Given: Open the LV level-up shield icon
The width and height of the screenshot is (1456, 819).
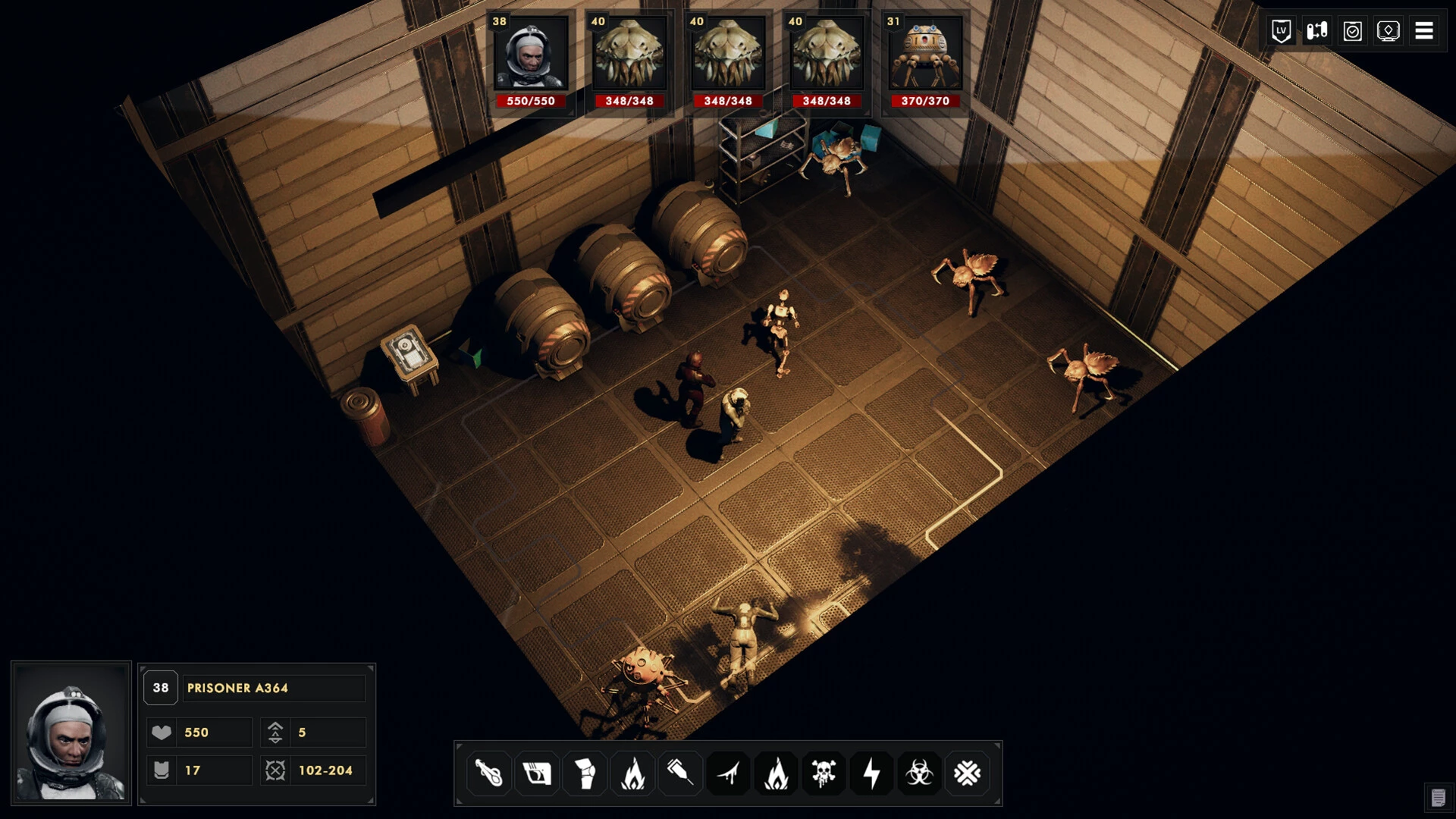Looking at the screenshot, I should tap(1281, 31).
